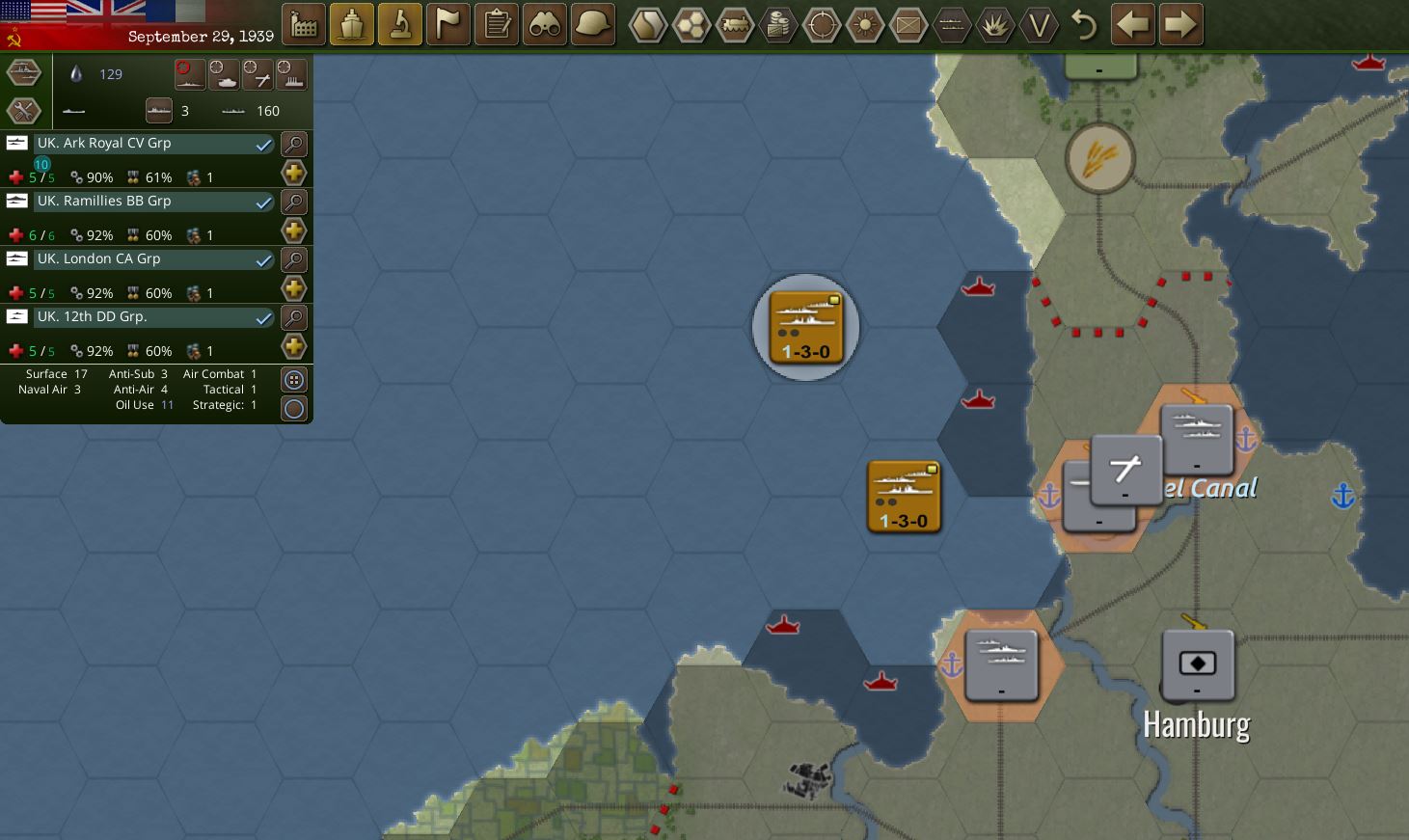
Task: Select the V victory conditions hex icon
Action: pos(1039,26)
